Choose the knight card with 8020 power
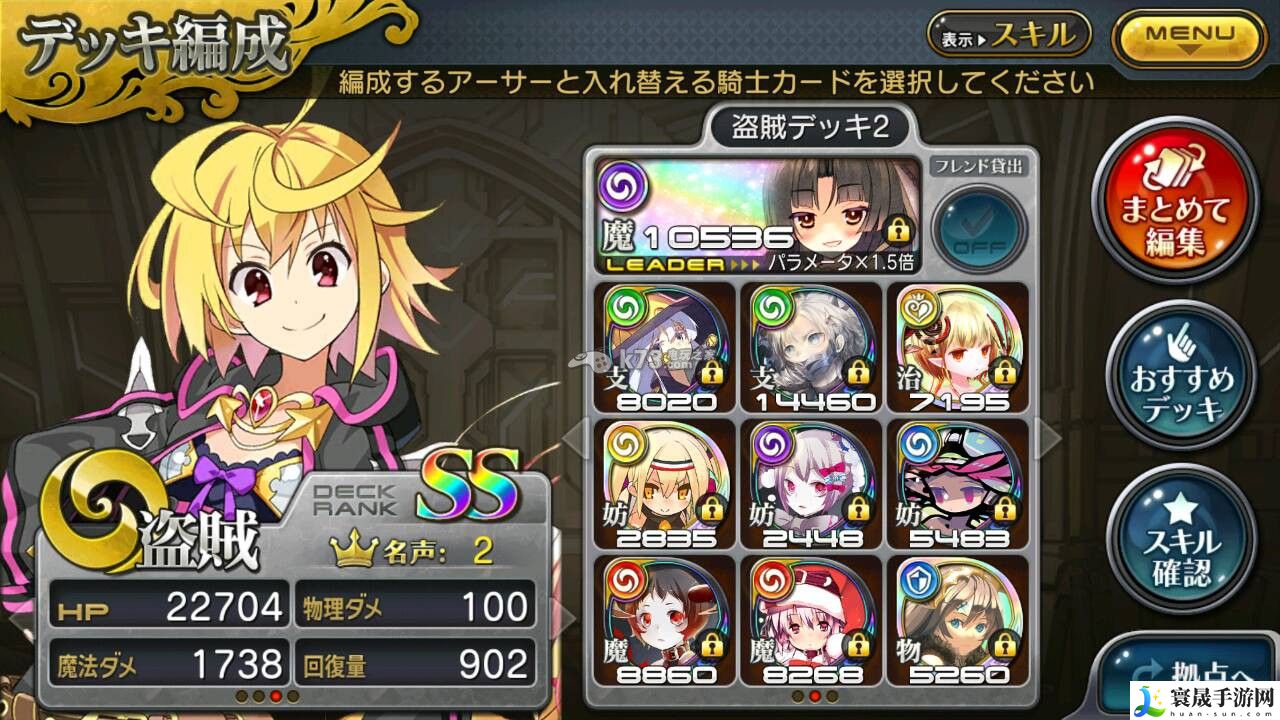Screen dimensions: 1280x720 [x=663, y=346]
